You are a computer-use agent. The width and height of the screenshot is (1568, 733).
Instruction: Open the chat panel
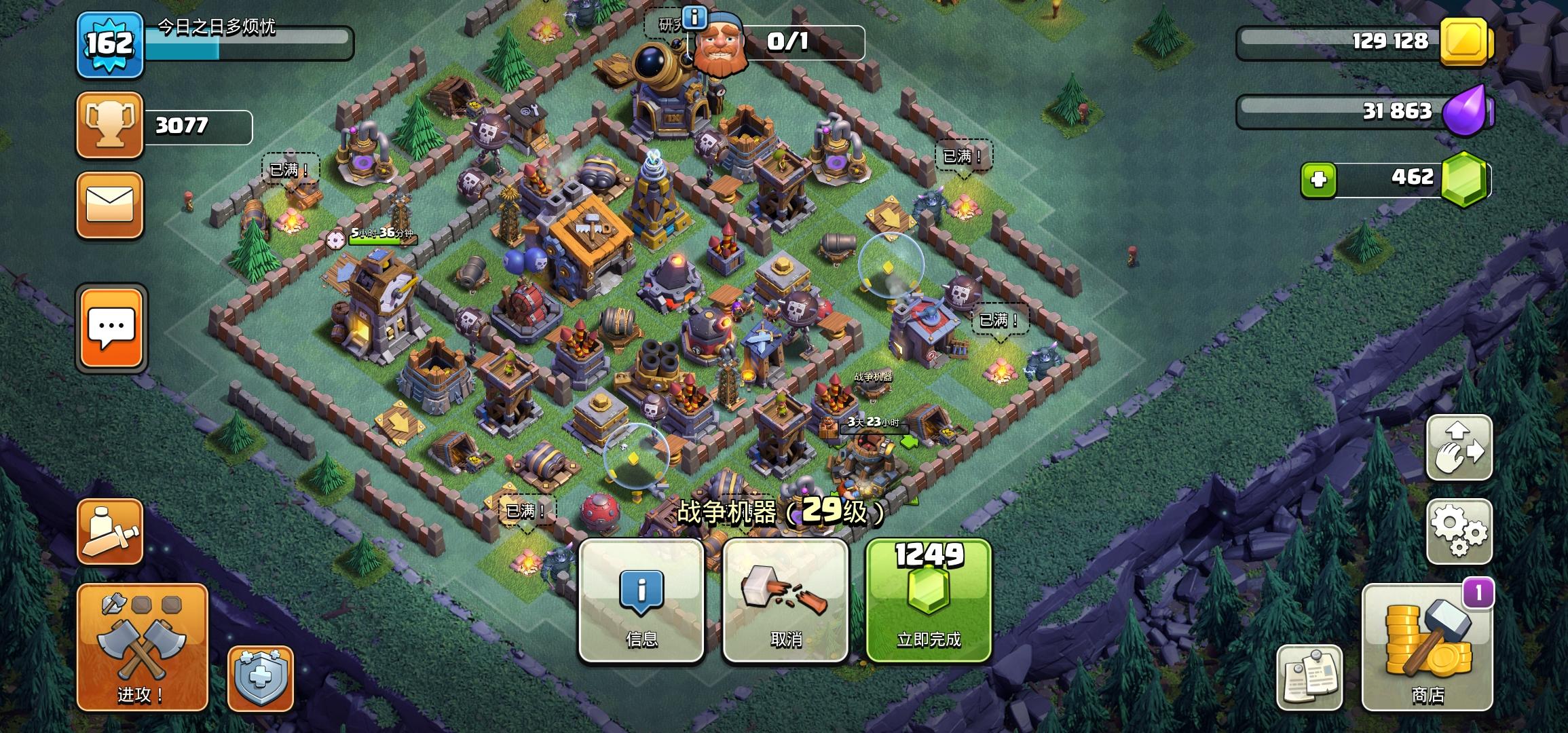(110, 326)
